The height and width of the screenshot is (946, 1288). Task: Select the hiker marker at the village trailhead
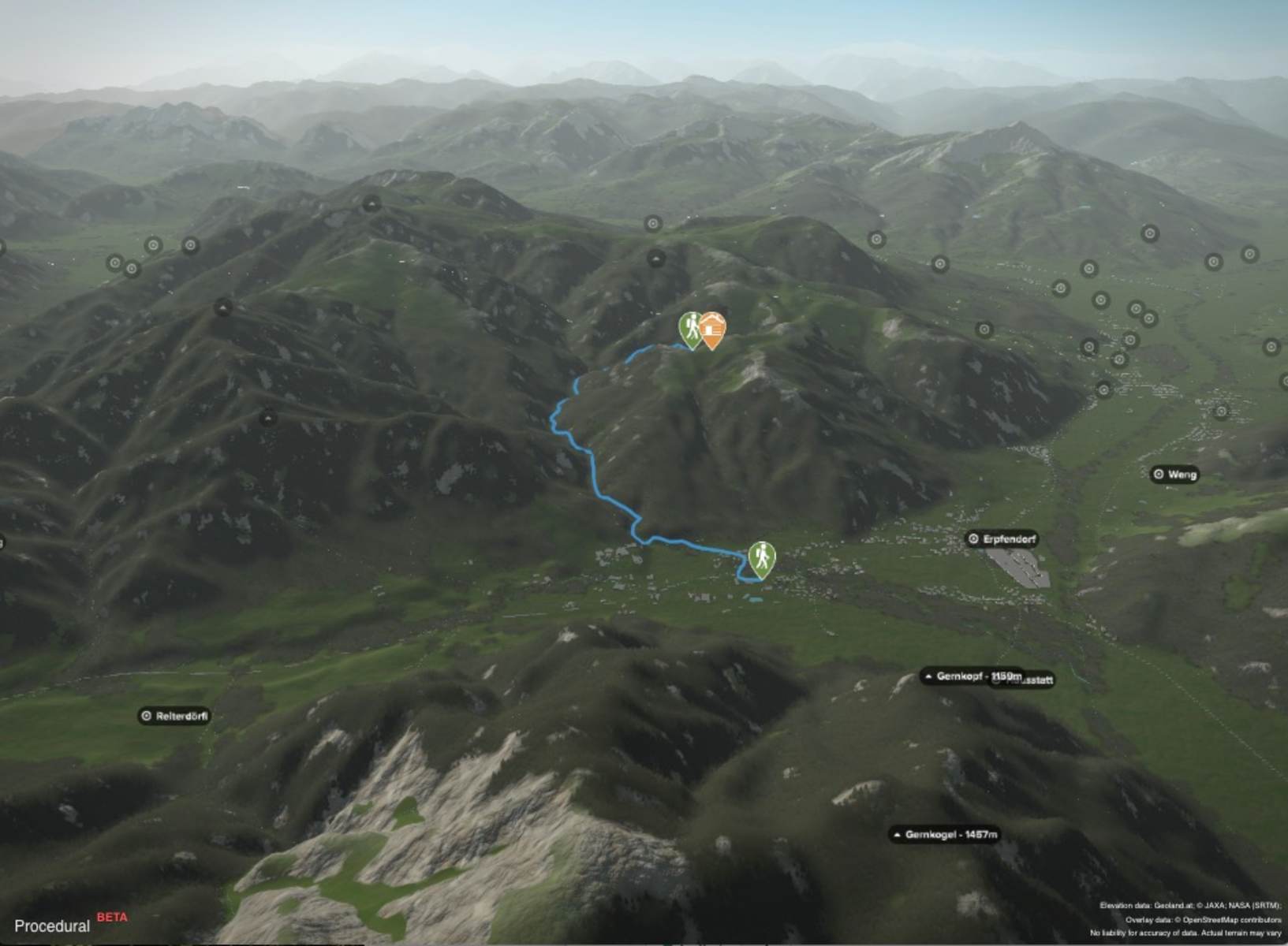tap(761, 558)
